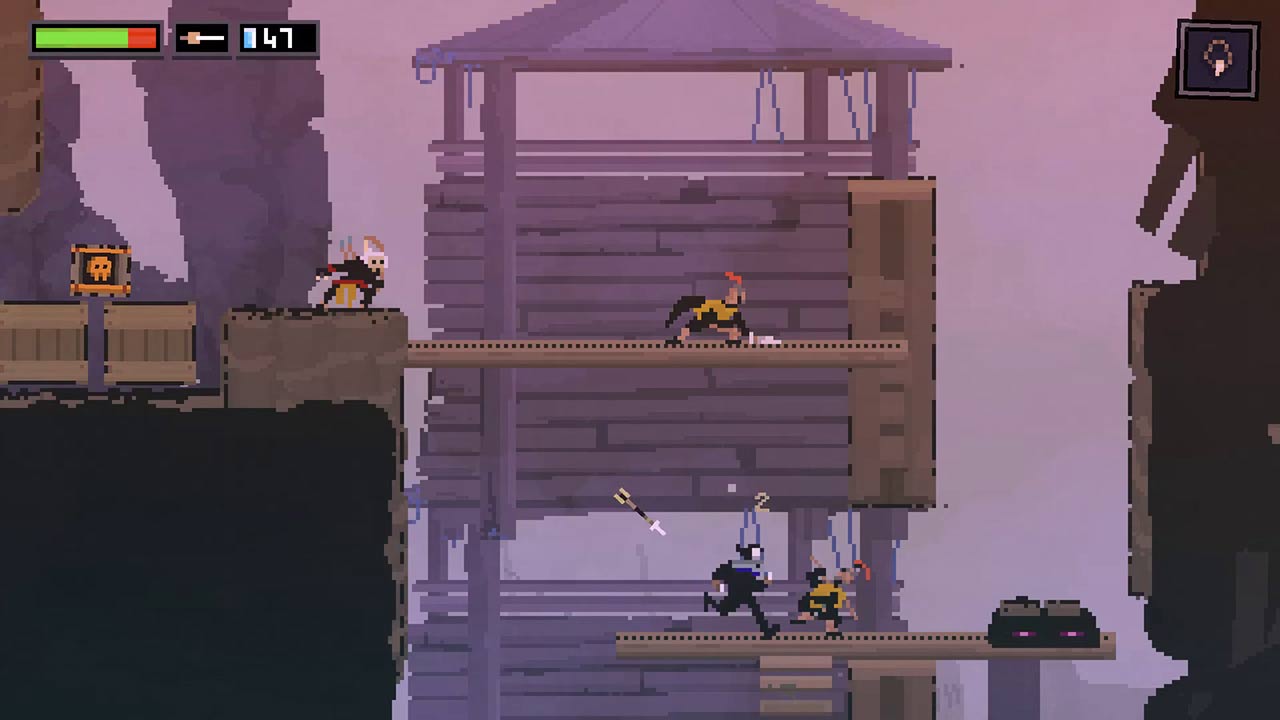
Task: Expand the necklace slot frame in the corner
Action: pos(1216,57)
